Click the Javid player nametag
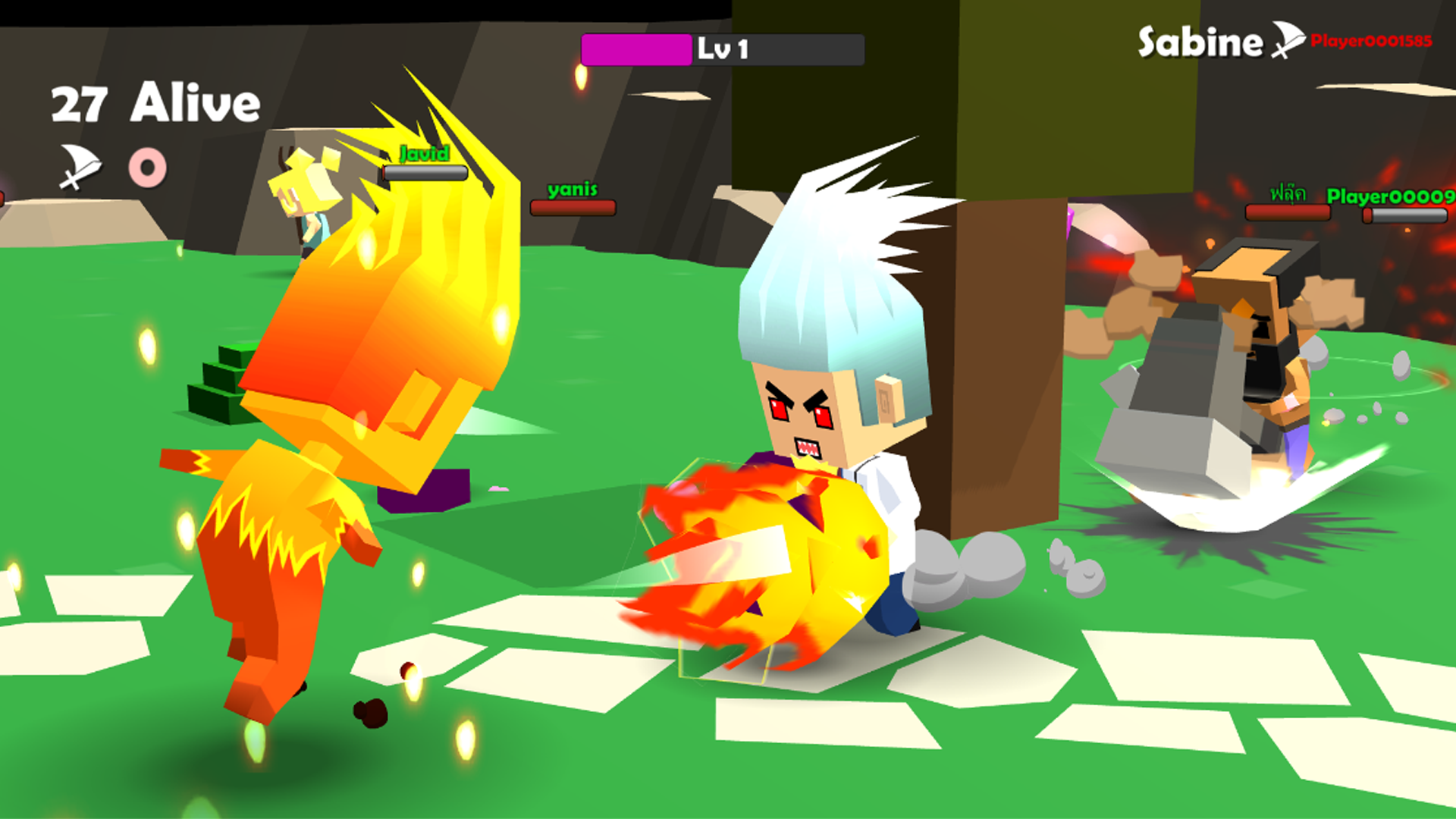The image size is (1456, 819). [423, 154]
